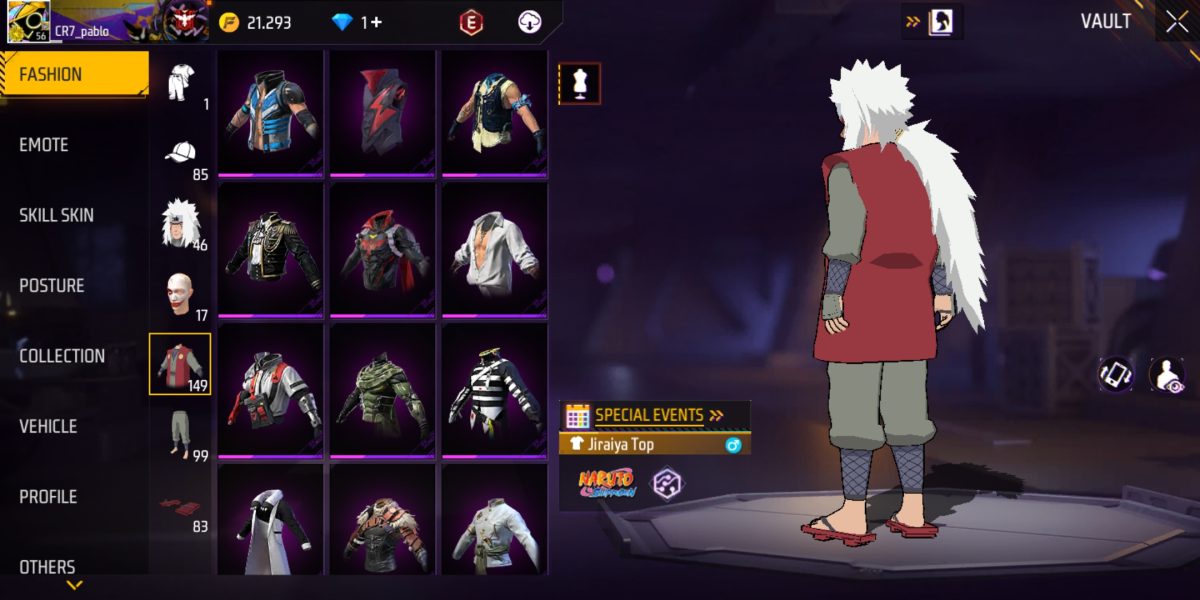Switch to the Emote tab

click(44, 145)
